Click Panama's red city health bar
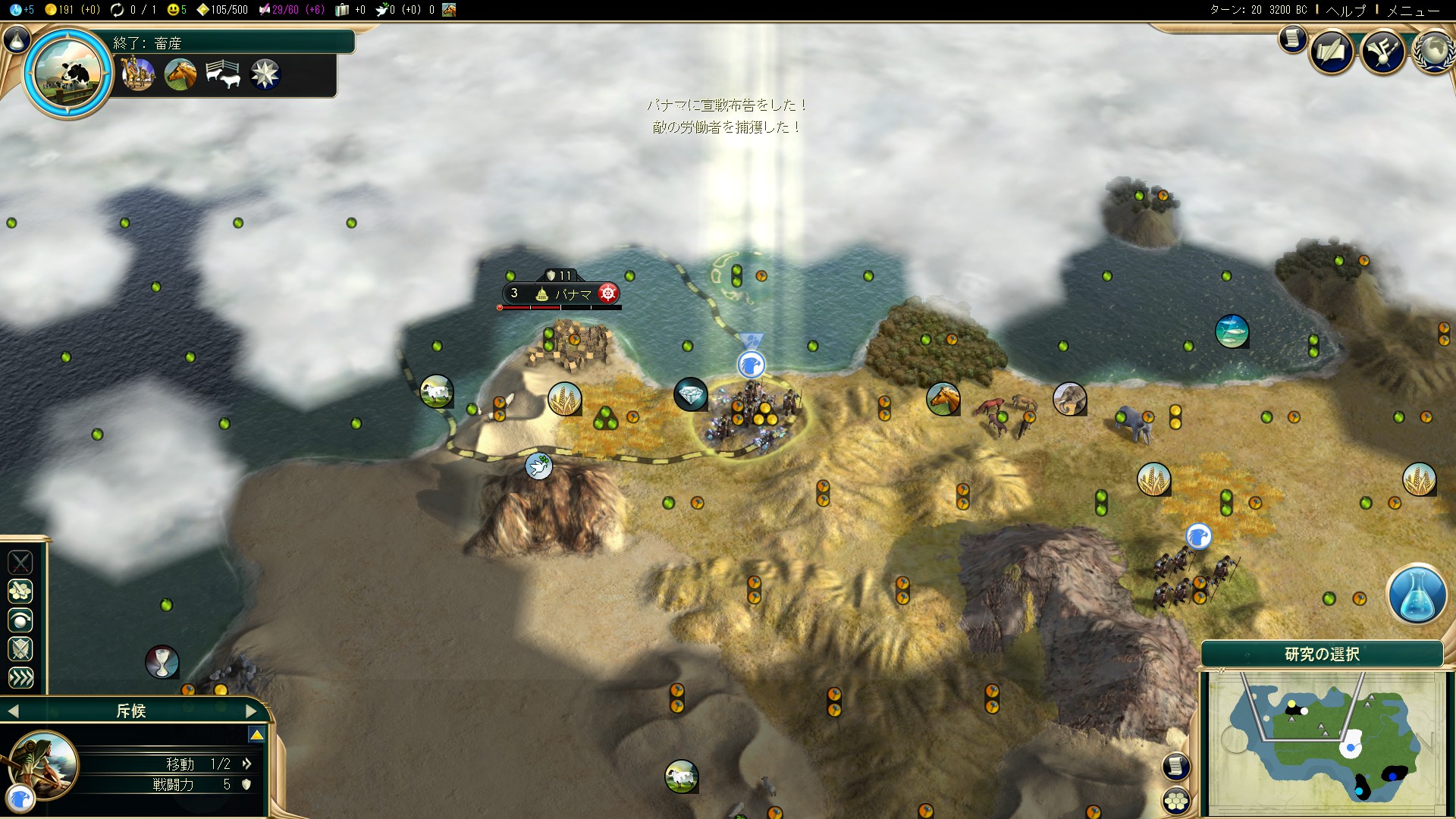 click(x=531, y=308)
